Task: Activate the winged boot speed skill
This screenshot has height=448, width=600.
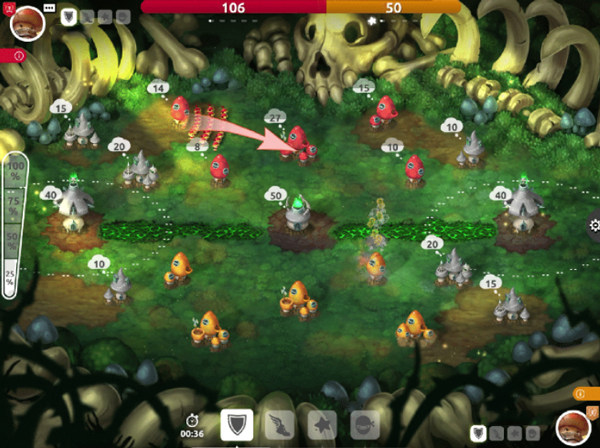Action: tap(279, 426)
